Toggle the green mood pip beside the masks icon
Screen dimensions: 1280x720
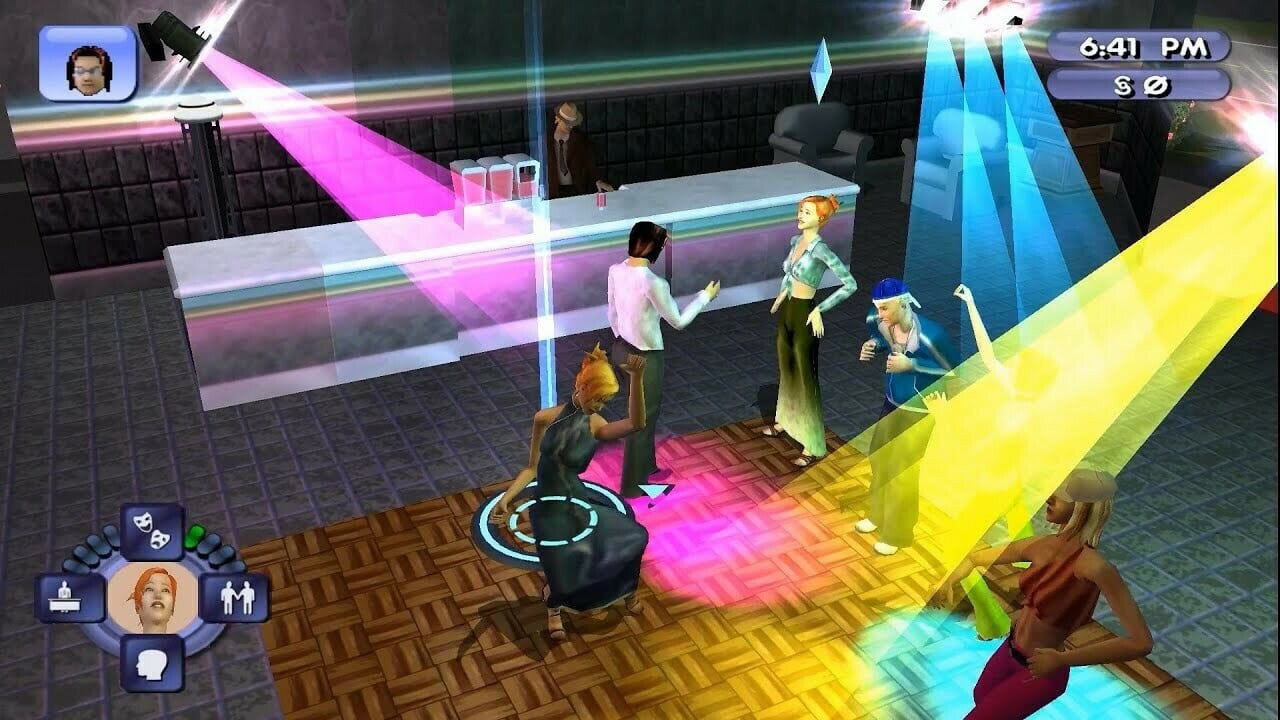pos(196,537)
